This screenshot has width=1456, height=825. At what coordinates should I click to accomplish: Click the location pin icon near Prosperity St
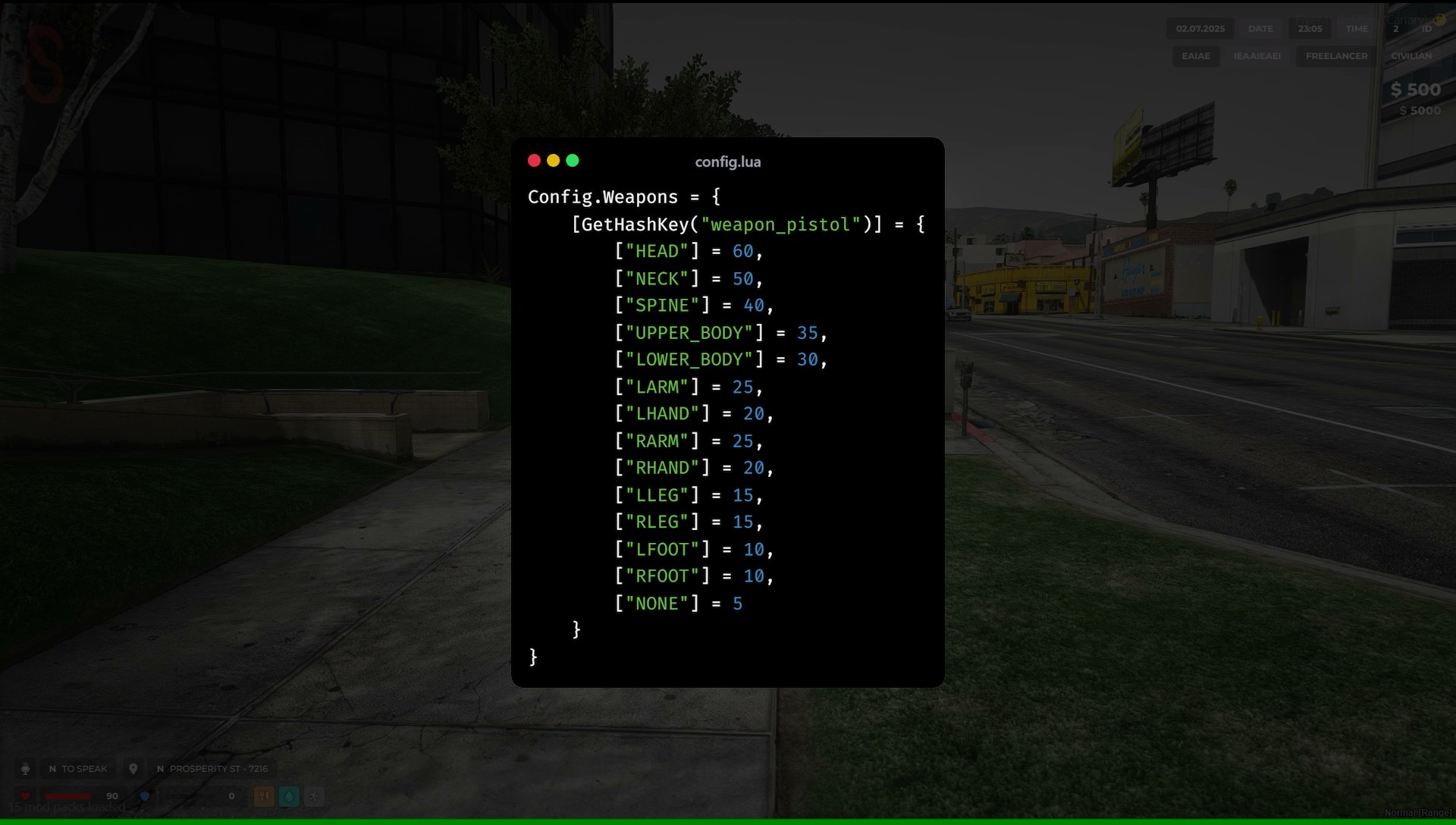tap(133, 768)
